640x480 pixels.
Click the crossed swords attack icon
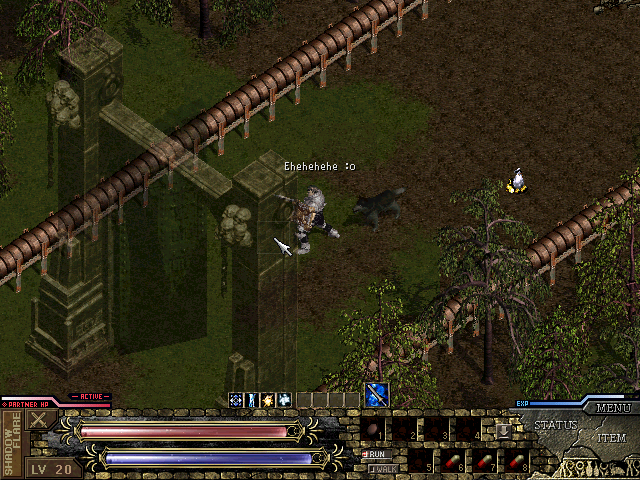(x=42, y=420)
